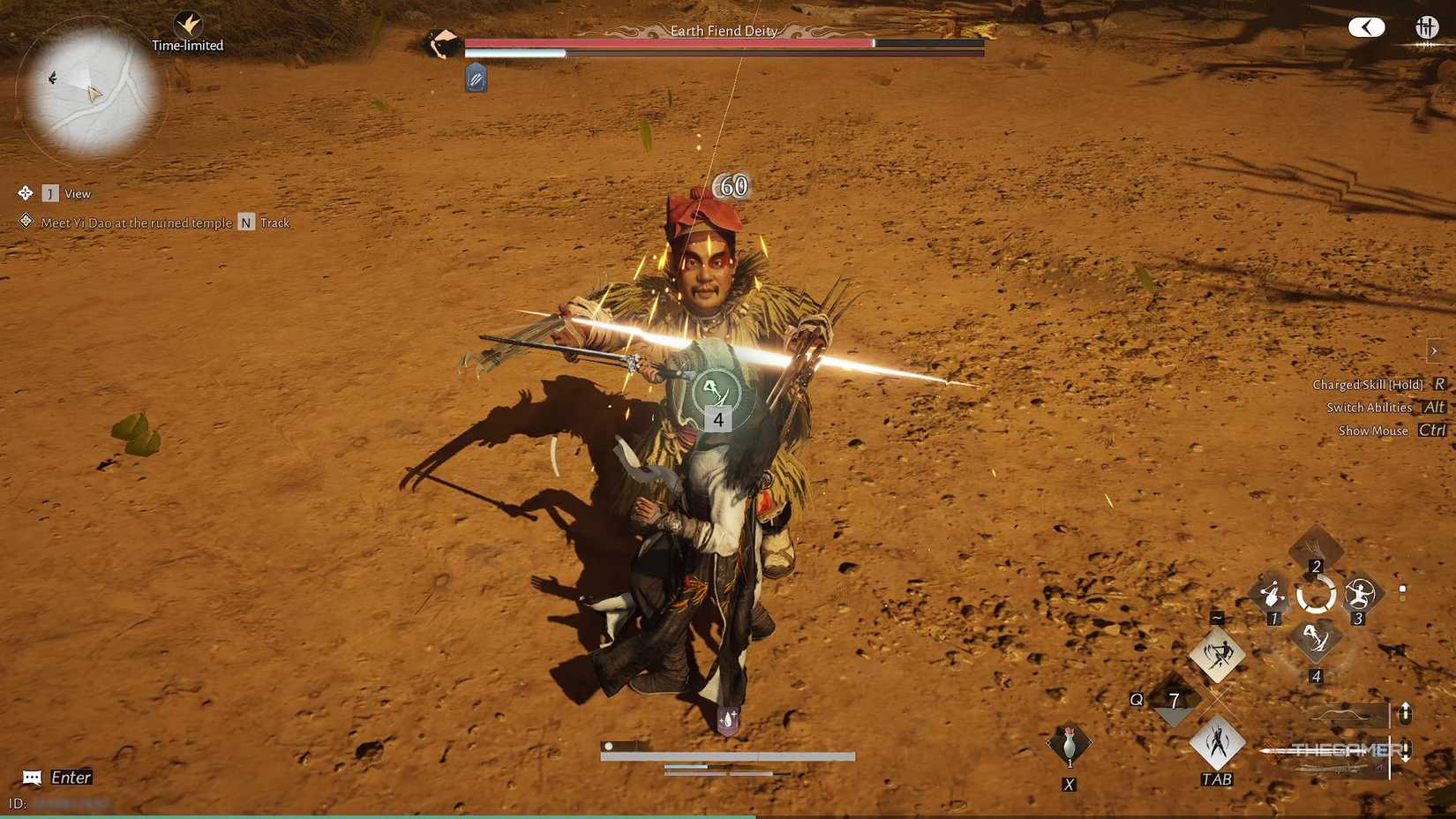Click the potion vase item on the X slot
Screen dimensions: 1456x819
(x=1068, y=744)
